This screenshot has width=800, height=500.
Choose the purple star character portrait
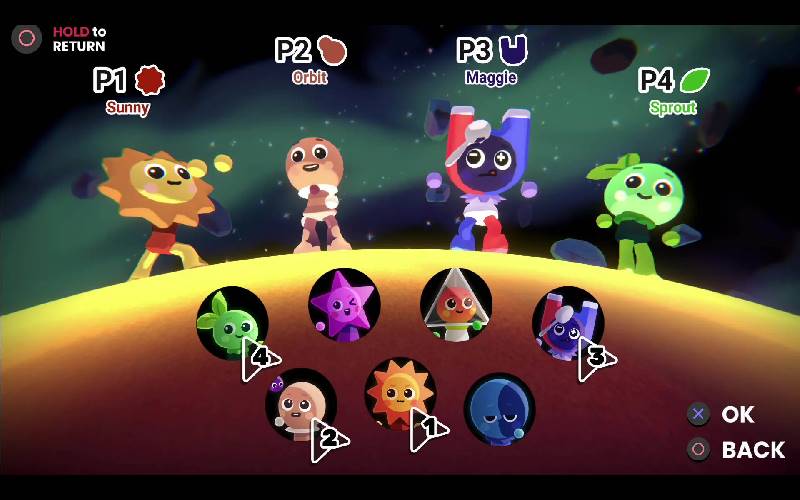tap(344, 304)
